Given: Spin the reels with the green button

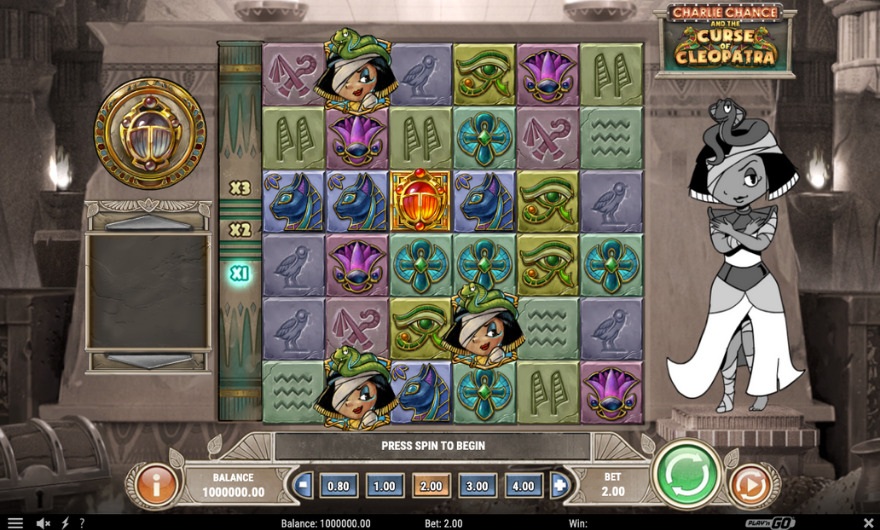Looking at the screenshot, I should [x=687, y=472].
